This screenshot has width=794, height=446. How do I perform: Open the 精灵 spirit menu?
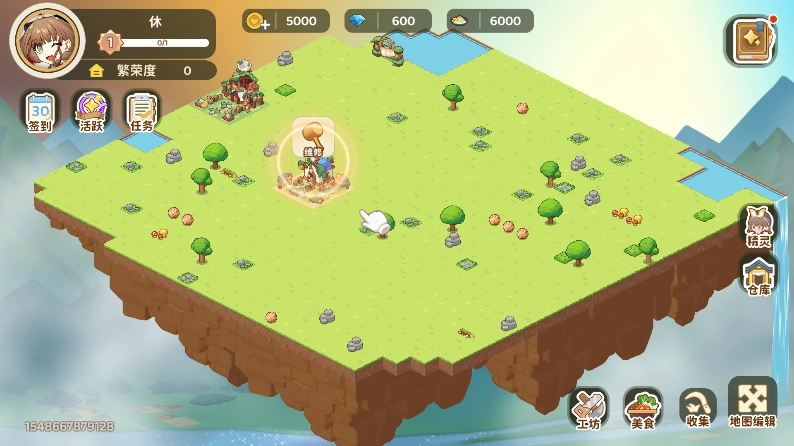point(759,226)
